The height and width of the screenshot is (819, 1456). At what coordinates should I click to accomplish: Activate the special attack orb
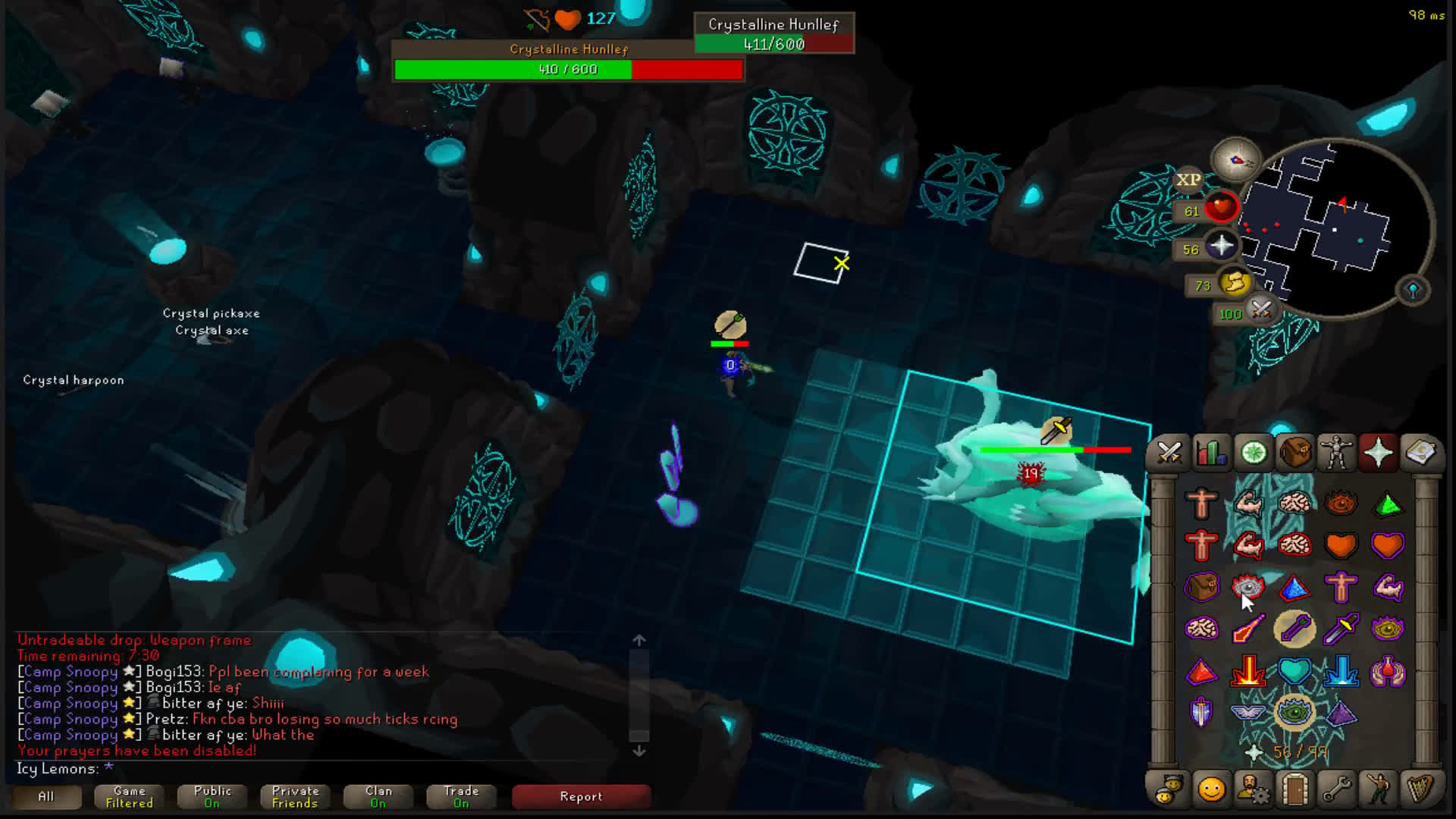[x=1261, y=309]
